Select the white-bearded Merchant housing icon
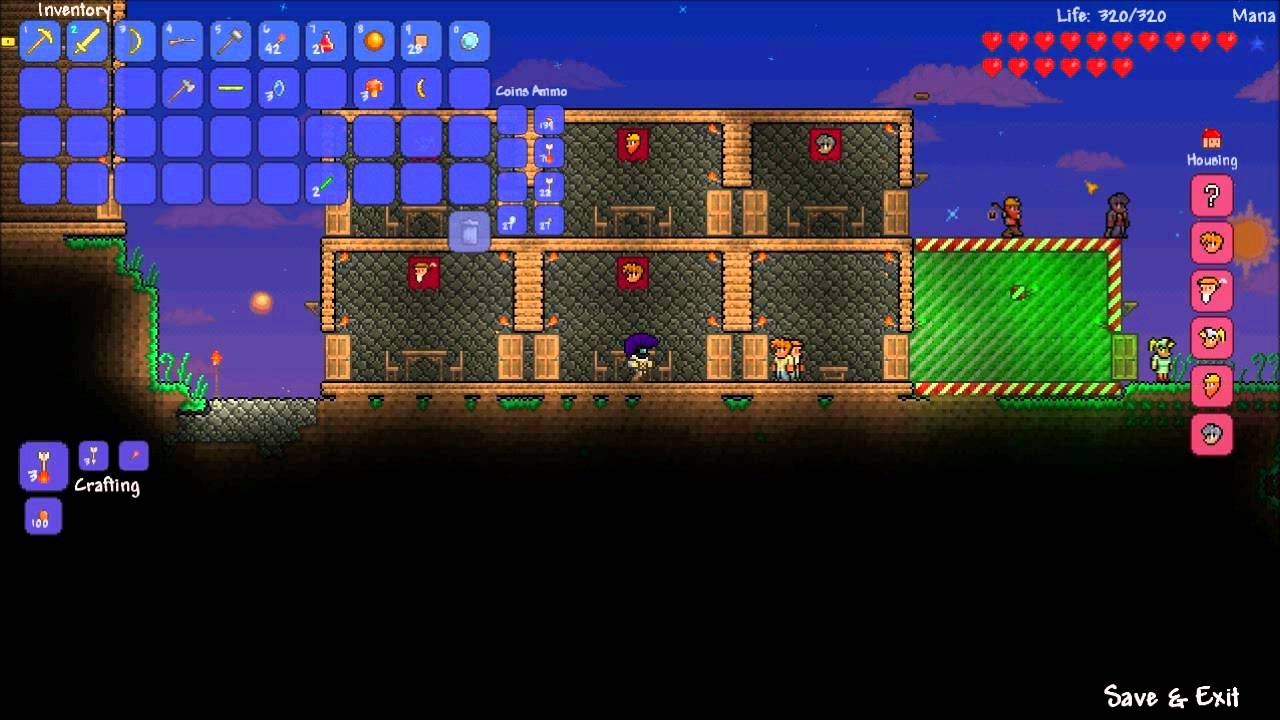 (x=1211, y=291)
